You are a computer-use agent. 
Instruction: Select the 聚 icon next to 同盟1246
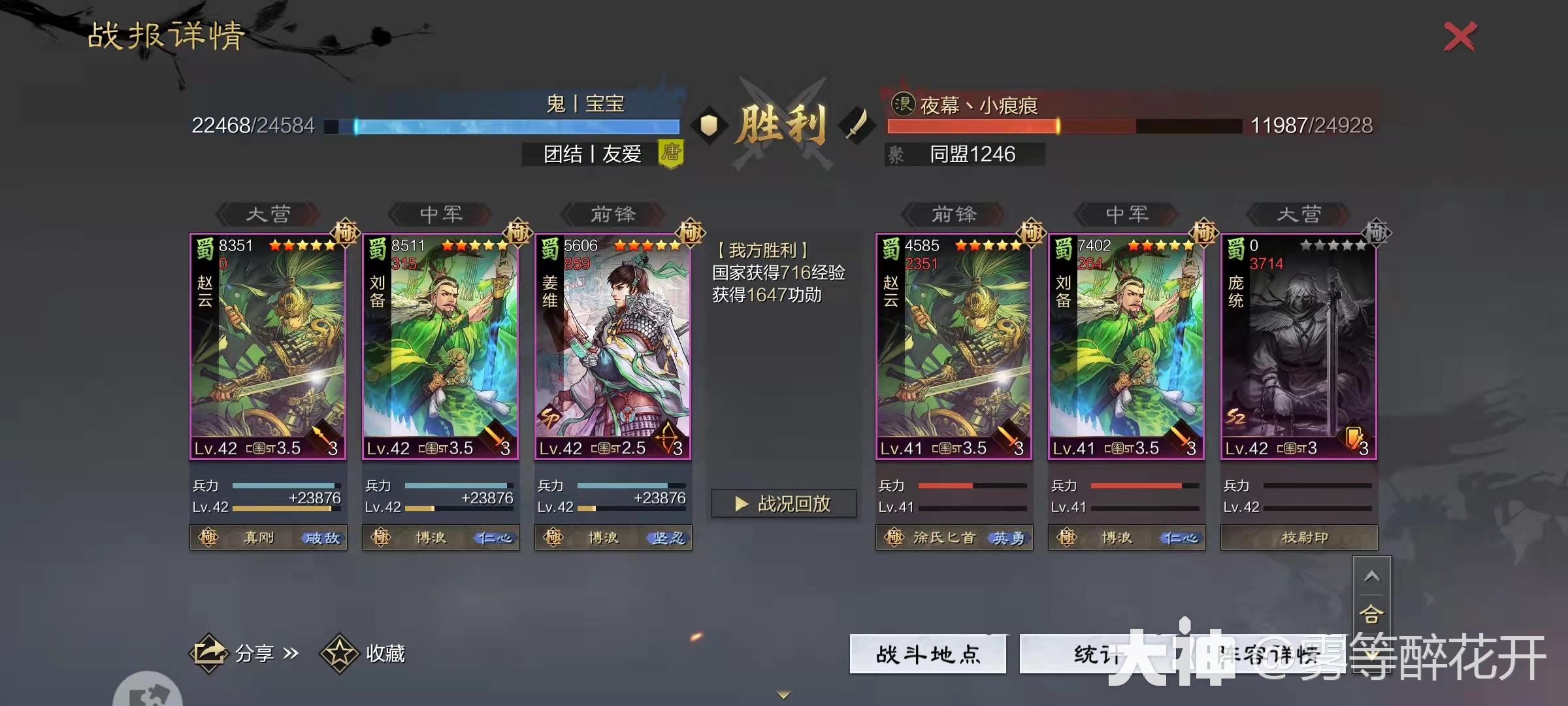tap(896, 154)
